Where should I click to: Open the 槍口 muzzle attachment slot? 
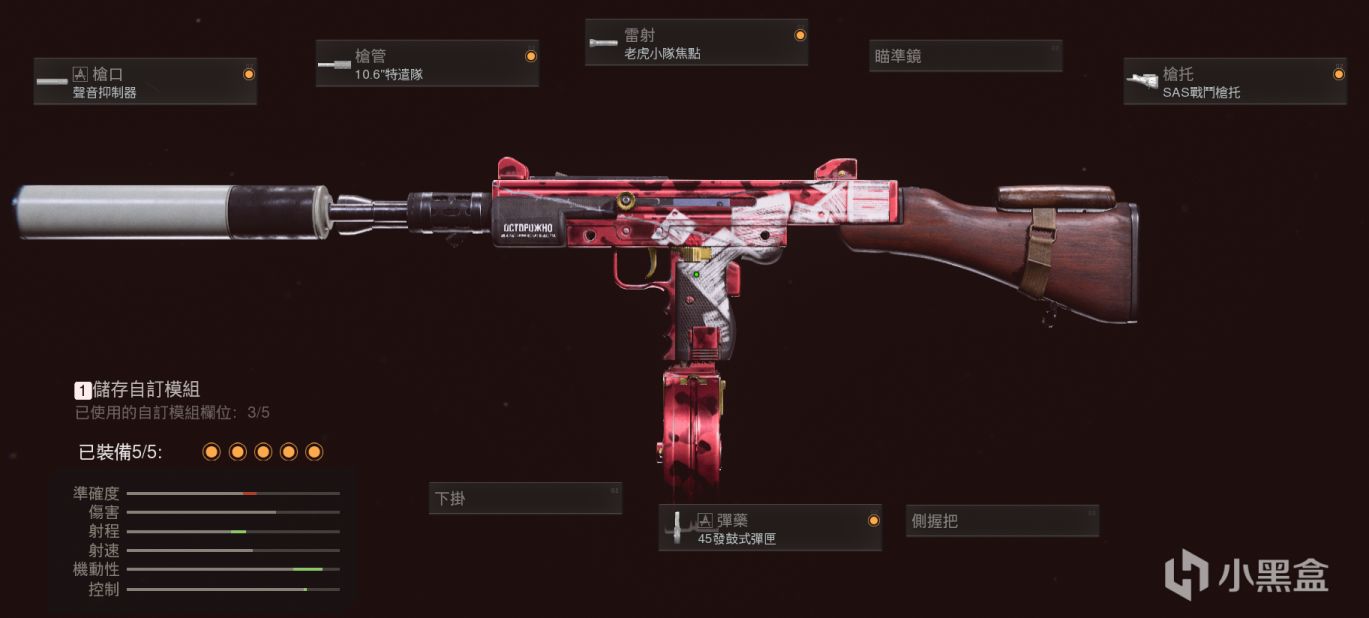point(145,82)
